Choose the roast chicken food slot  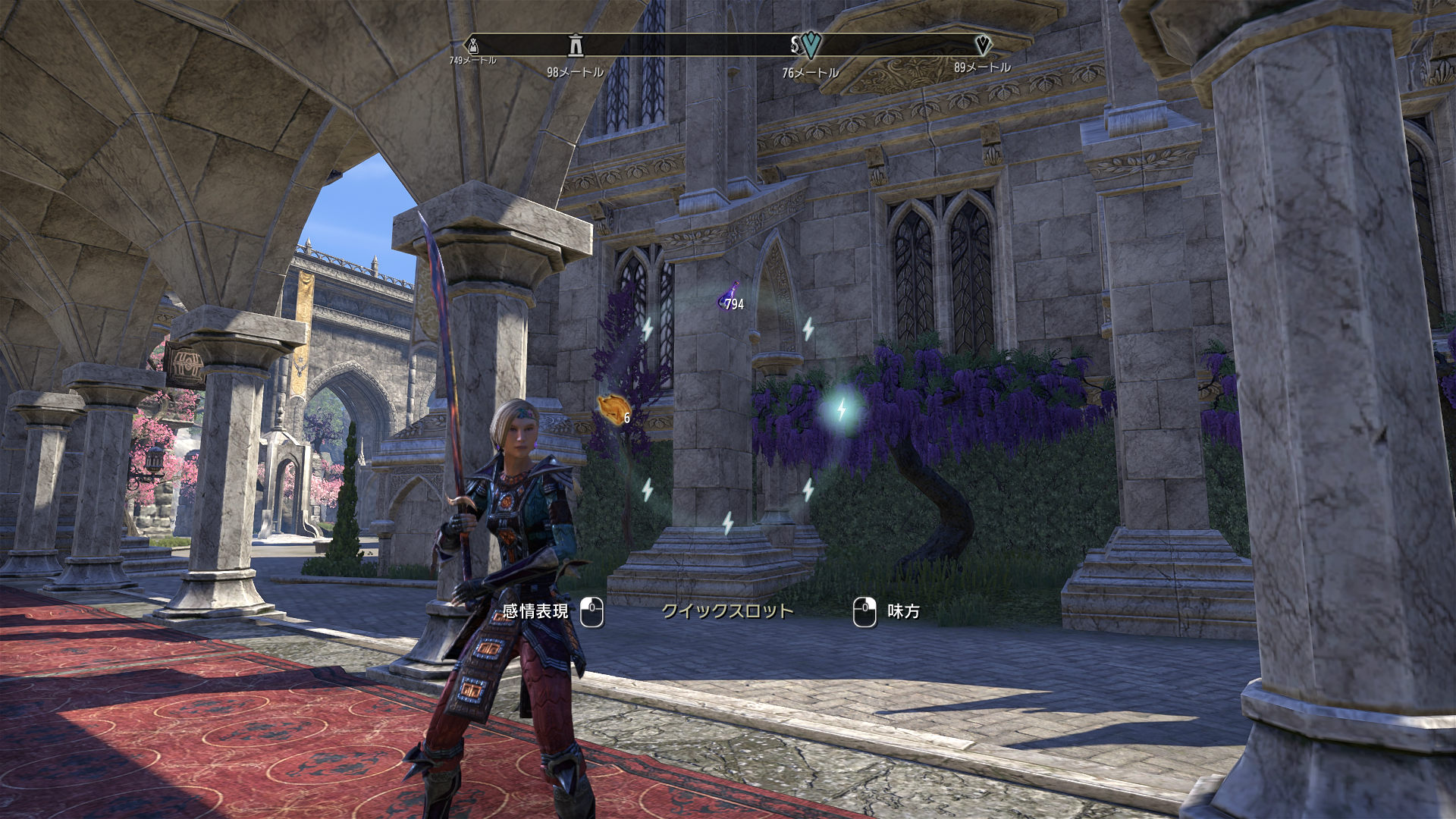tap(613, 410)
